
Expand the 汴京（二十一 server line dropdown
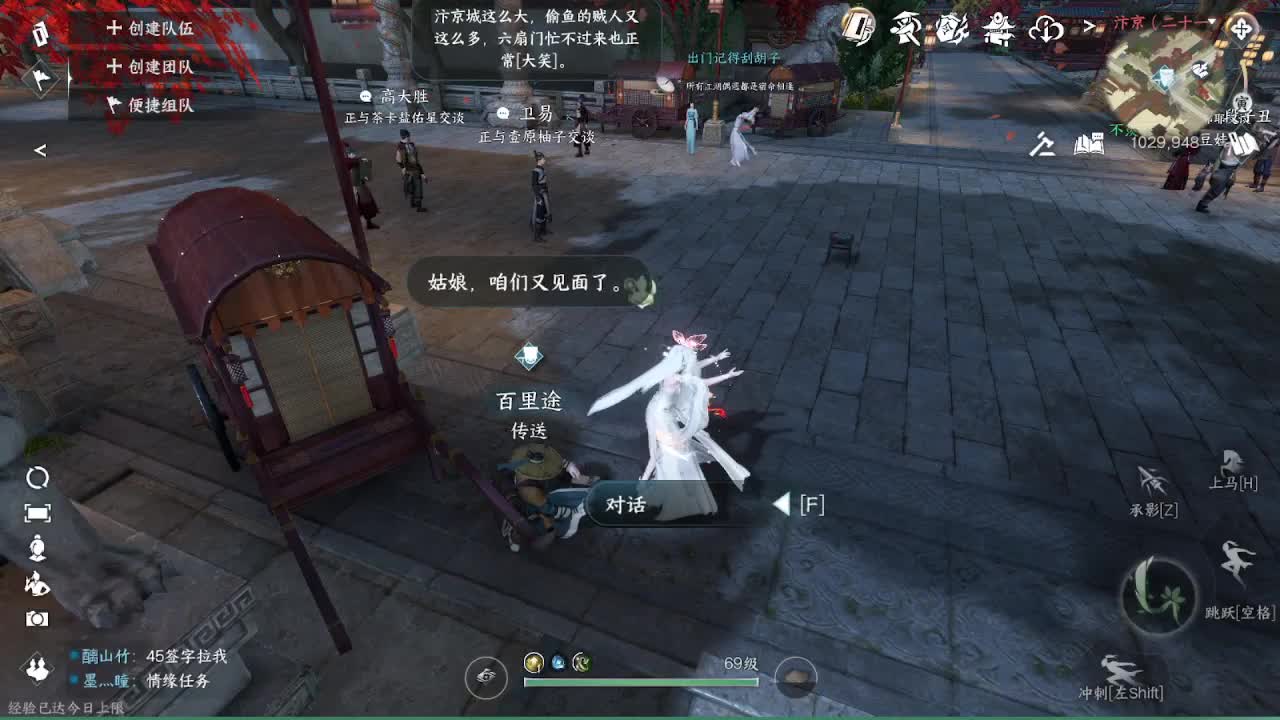point(1212,22)
